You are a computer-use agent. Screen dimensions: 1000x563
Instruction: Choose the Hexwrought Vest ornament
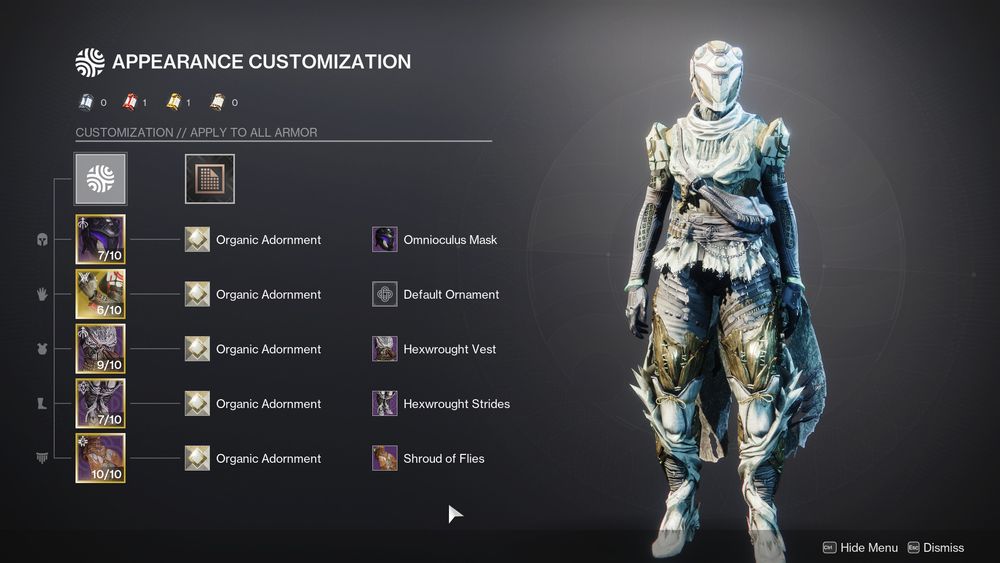tap(385, 349)
